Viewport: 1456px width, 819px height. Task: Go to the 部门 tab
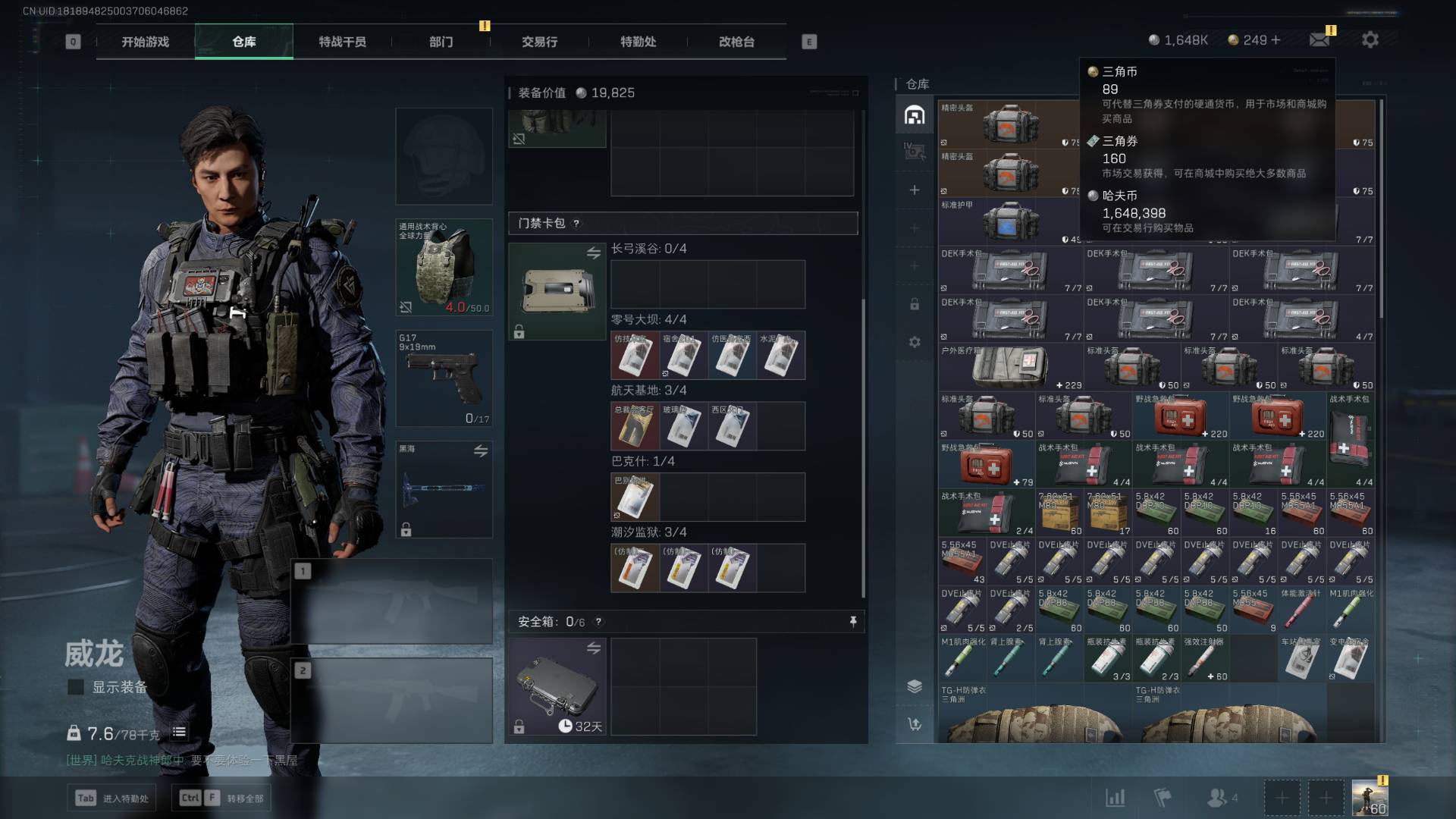coord(441,42)
